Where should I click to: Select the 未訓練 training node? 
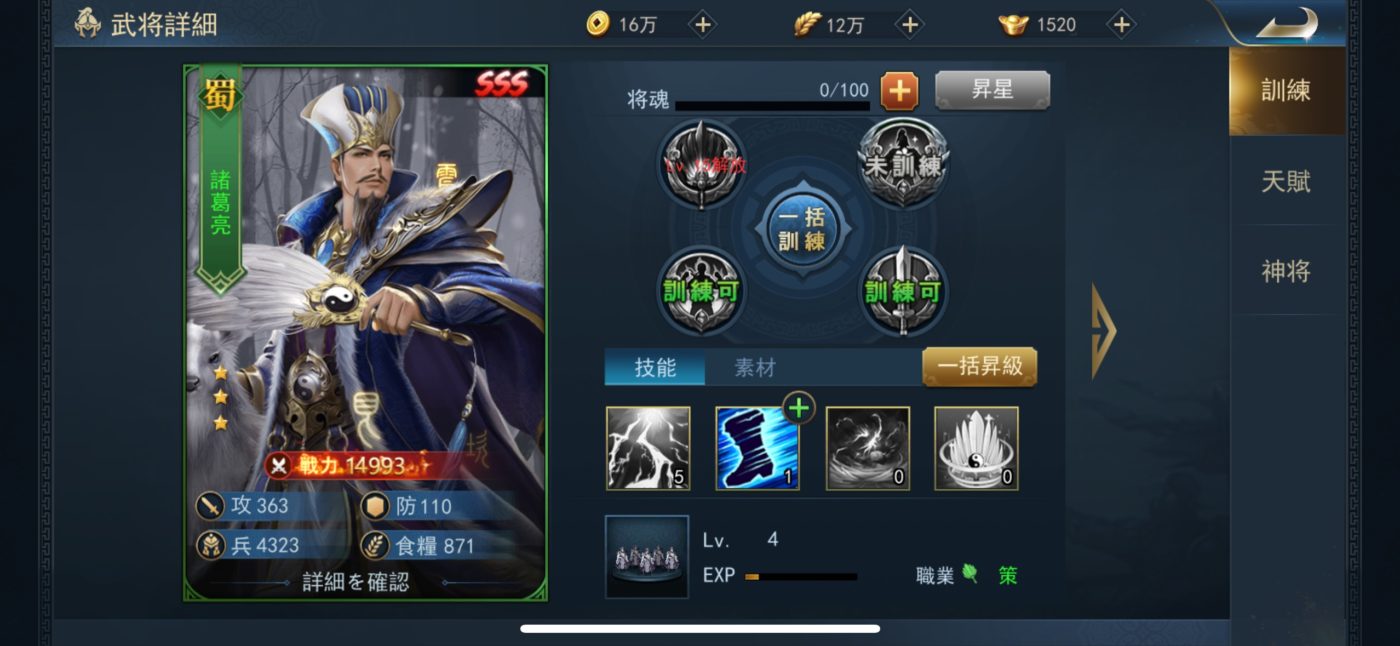coord(903,164)
